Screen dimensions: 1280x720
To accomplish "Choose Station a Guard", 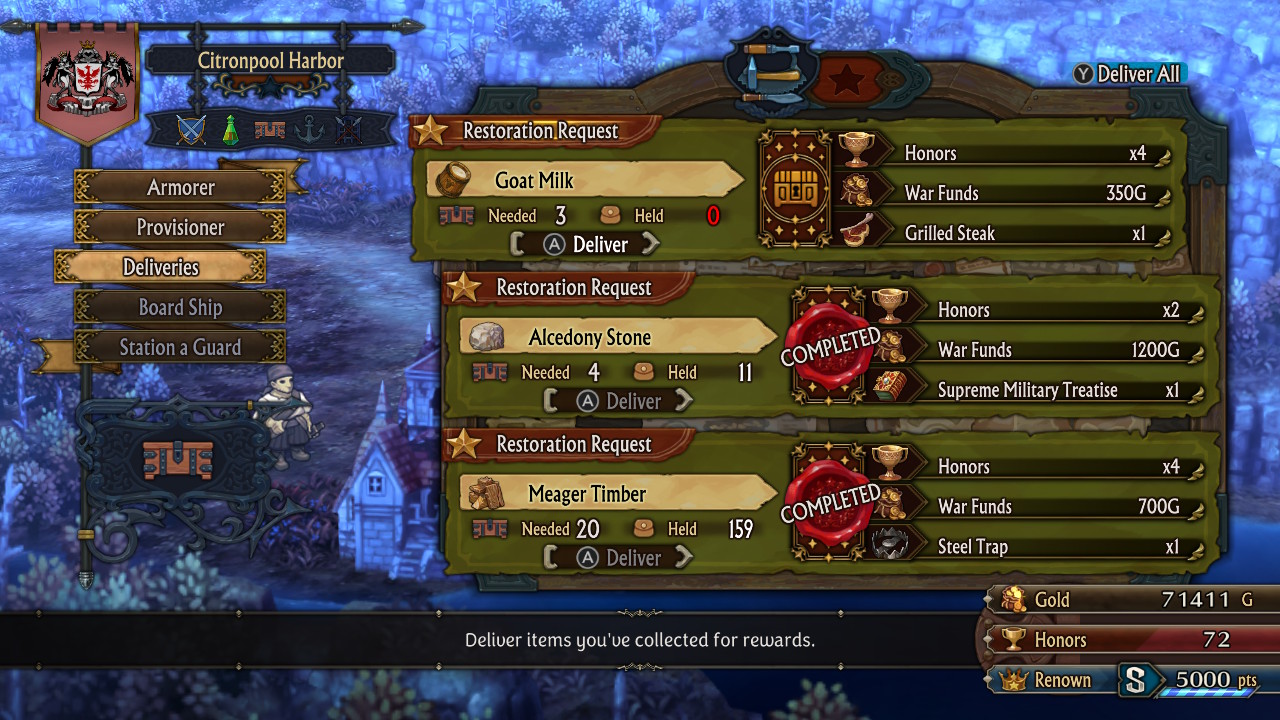I will 180,347.
